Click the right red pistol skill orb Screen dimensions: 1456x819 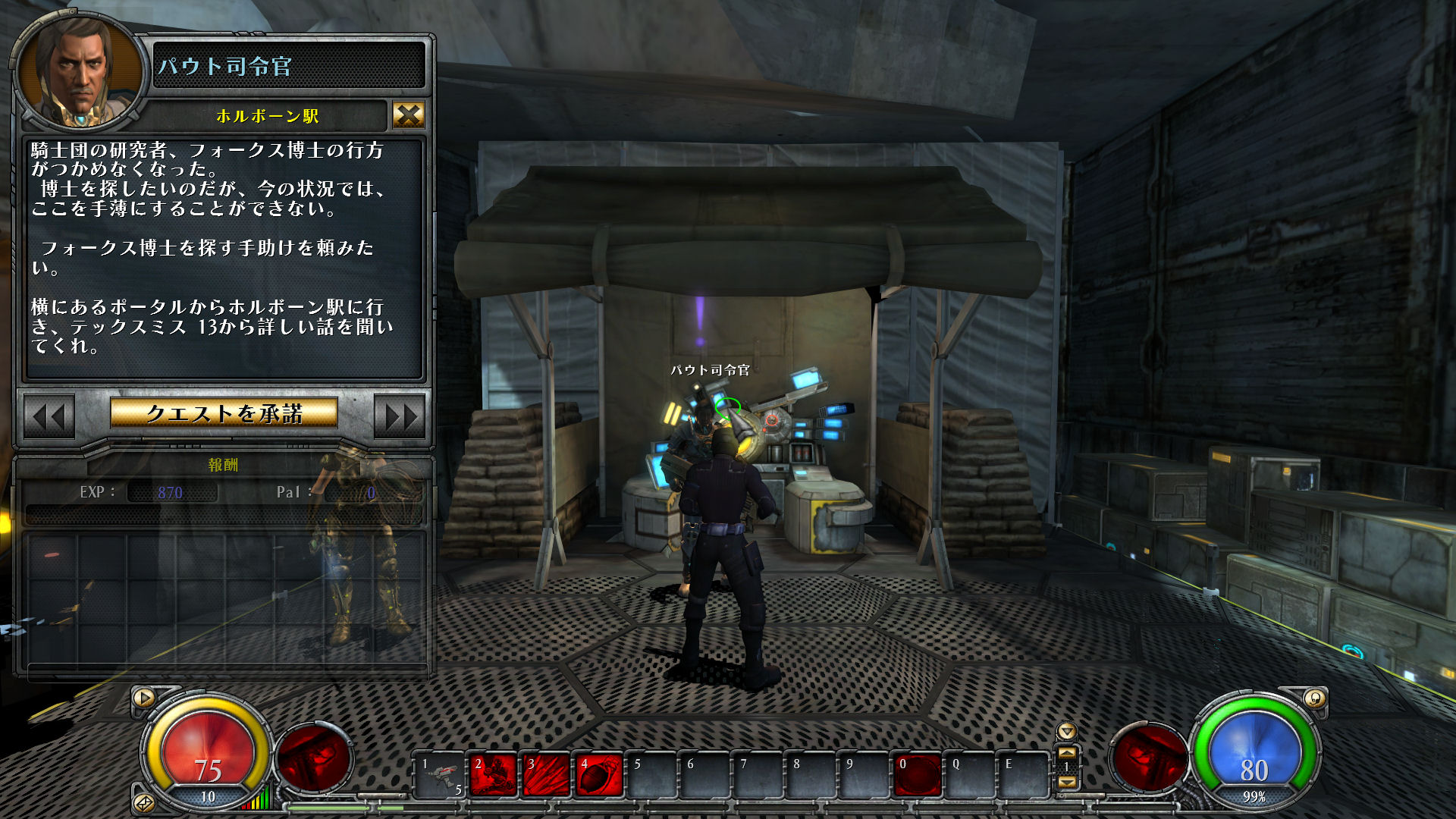[1147, 758]
